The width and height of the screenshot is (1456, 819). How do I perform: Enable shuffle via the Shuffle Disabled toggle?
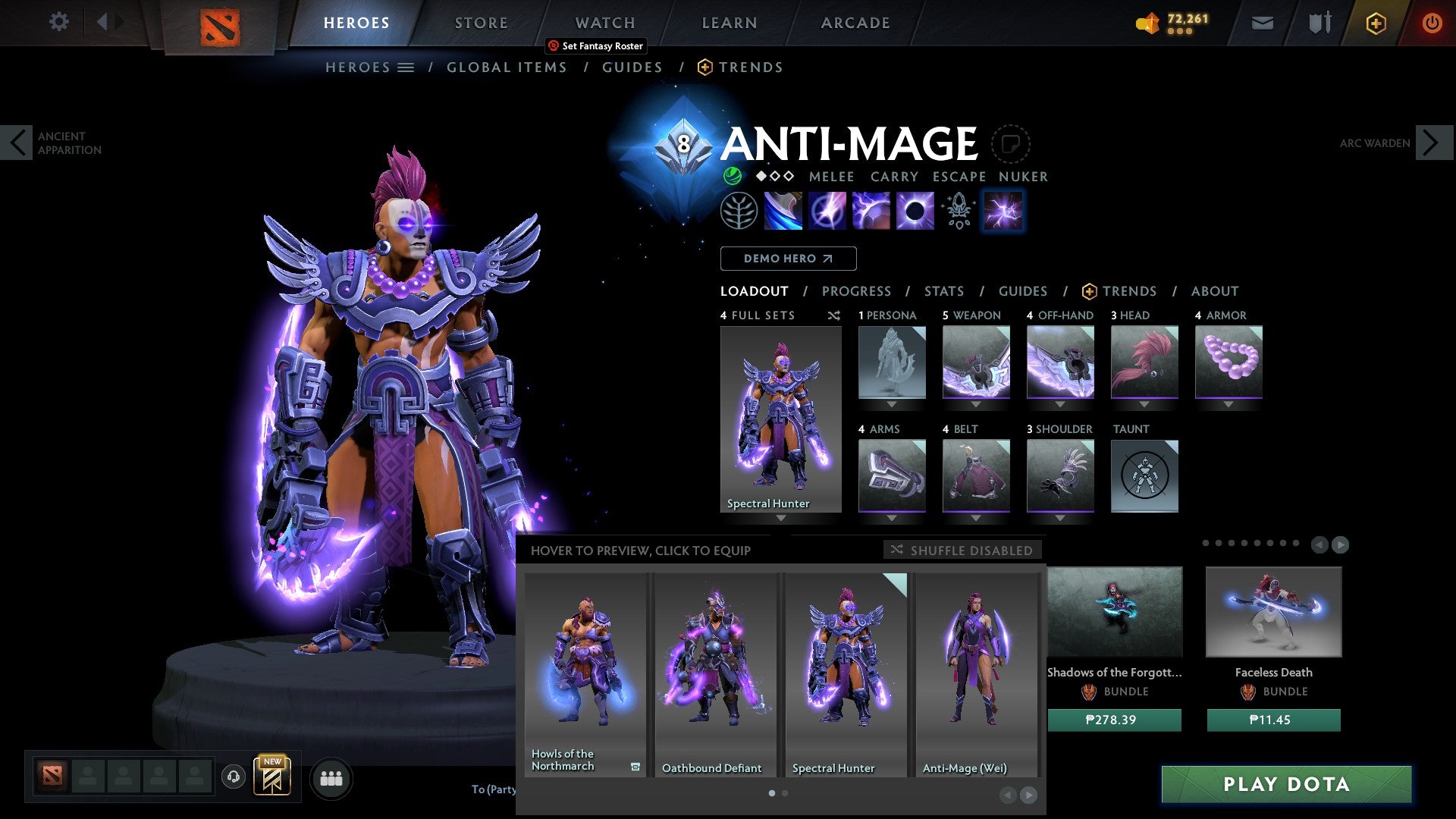pos(963,551)
